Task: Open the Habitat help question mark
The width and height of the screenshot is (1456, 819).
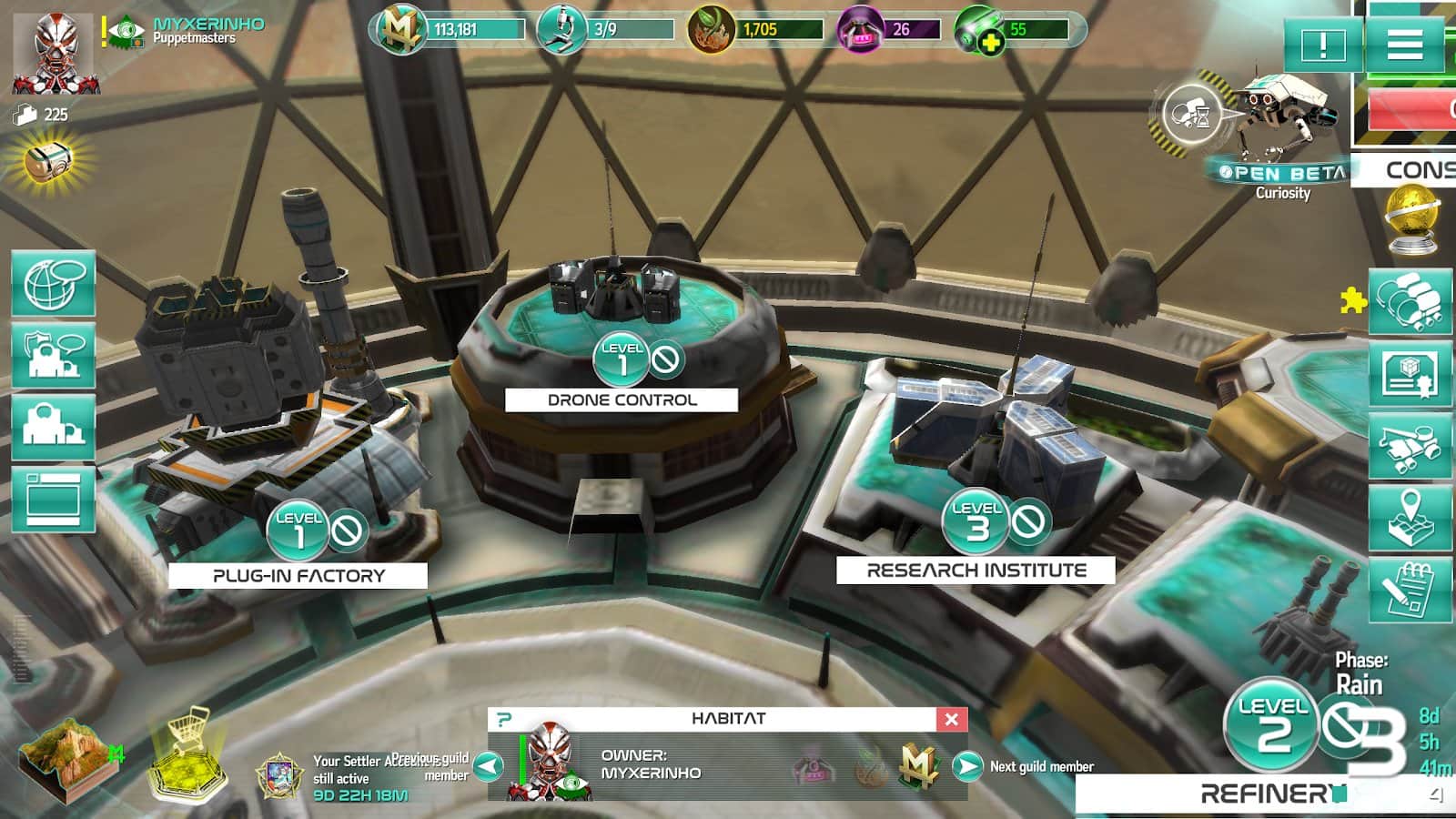Action: [x=503, y=719]
